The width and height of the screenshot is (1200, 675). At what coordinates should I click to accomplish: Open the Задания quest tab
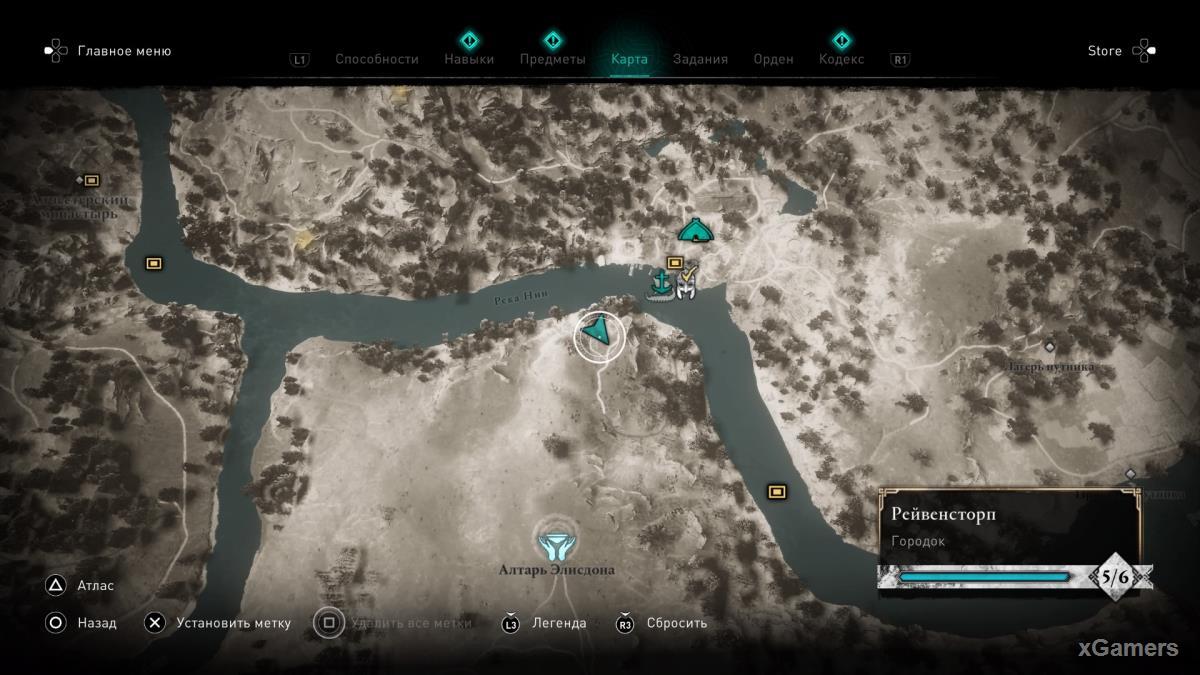point(700,59)
